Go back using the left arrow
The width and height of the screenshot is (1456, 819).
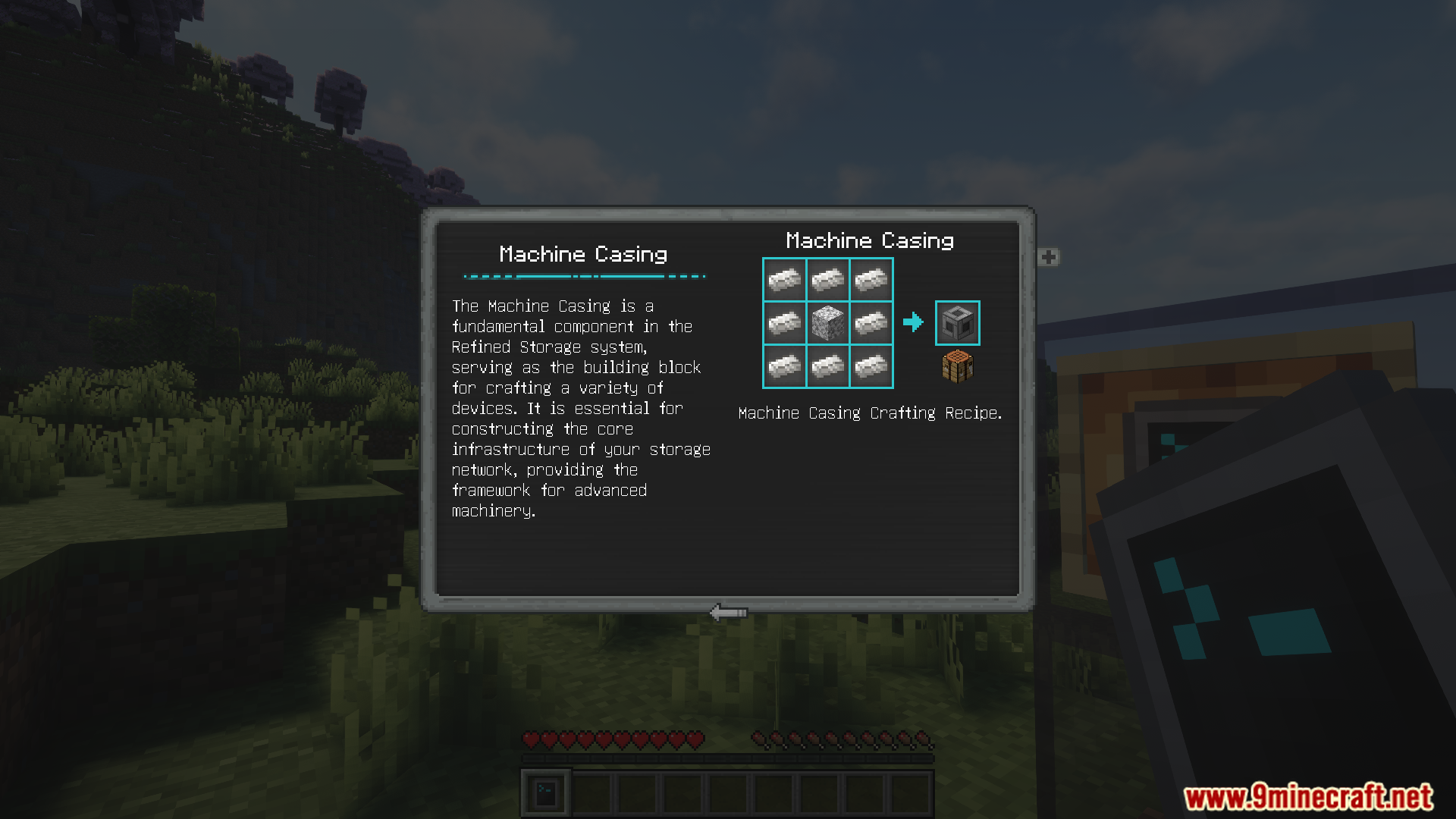728,612
